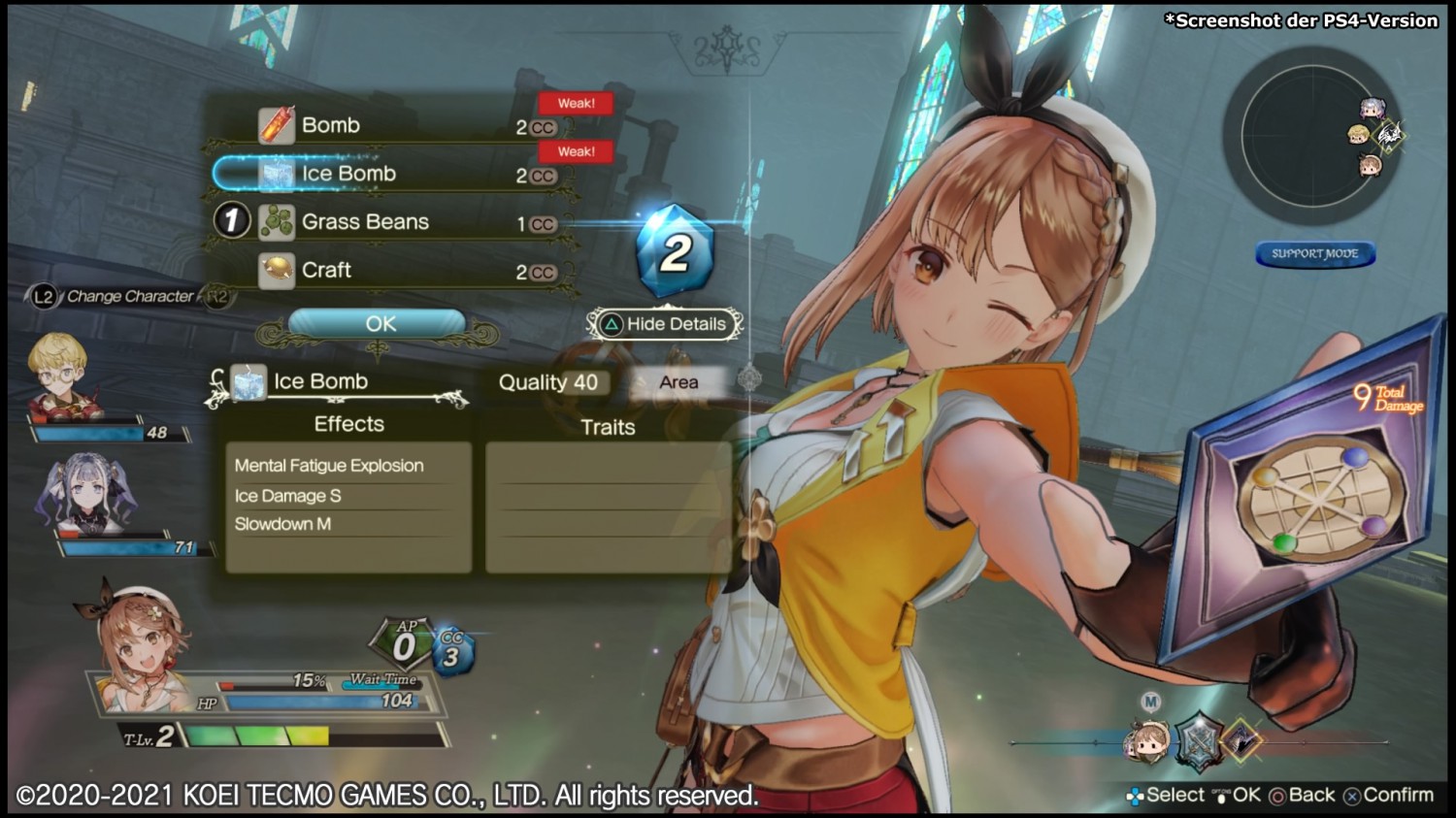Click Ryza's turn icon on timeline
This screenshot has height=818, width=1456.
tap(1148, 741)
